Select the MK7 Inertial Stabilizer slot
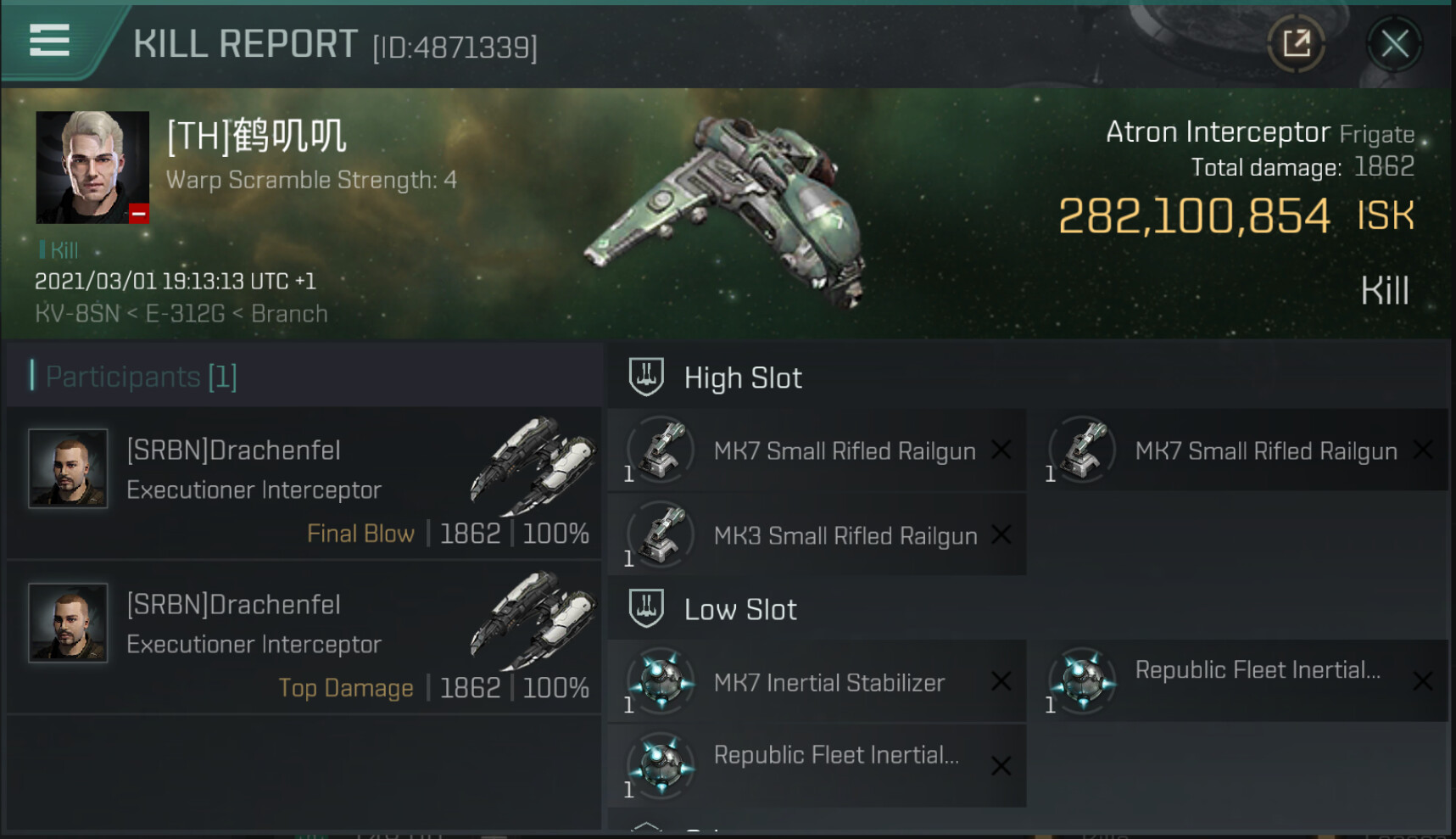 click(x=817, y=682)
